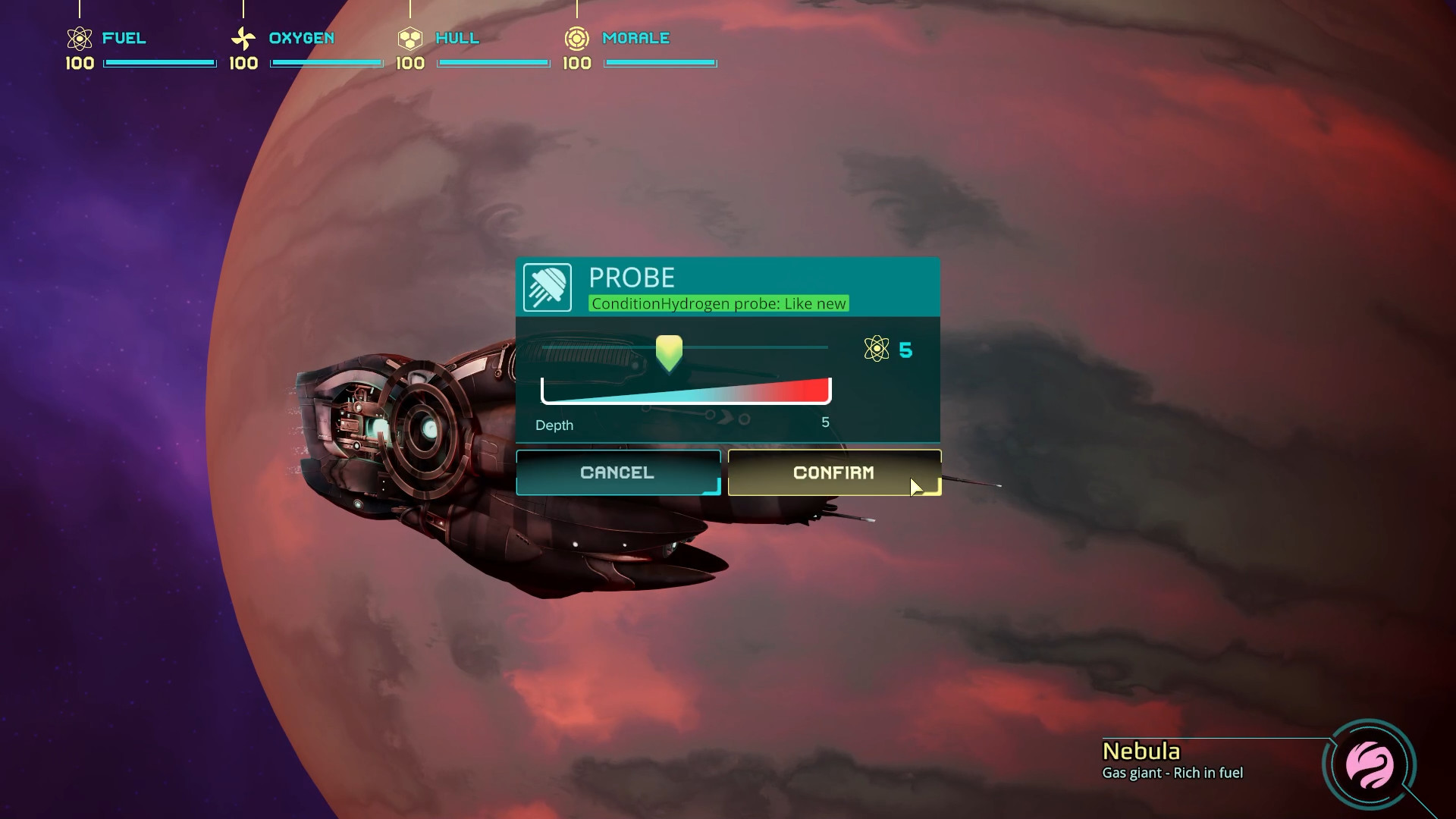Screen dimensions: 1456x819
Task: Select the Hull hexagon icon
Action: pyautogui.click(x=411, y=37)
